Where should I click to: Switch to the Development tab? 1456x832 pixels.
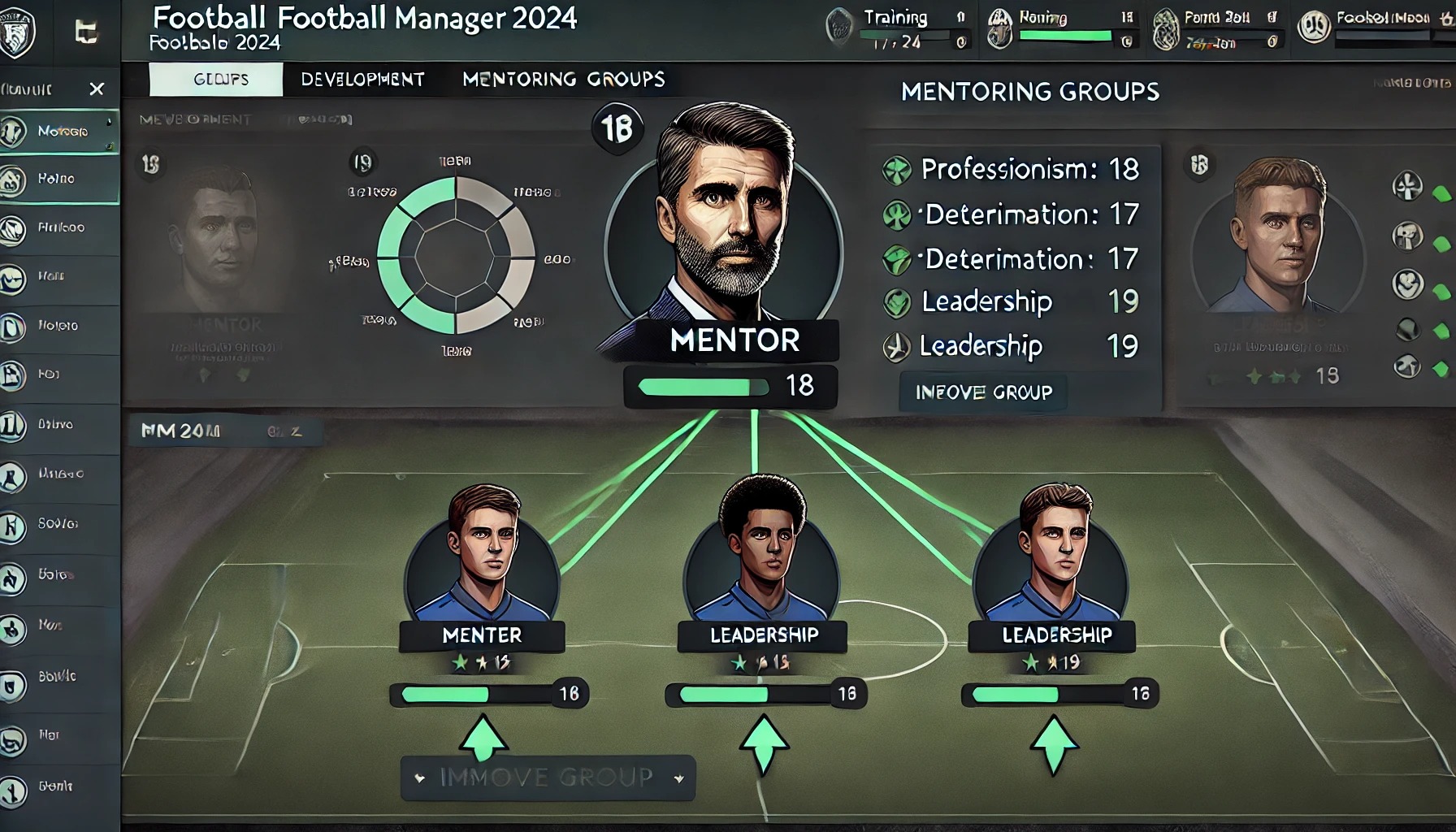(362, 80)
